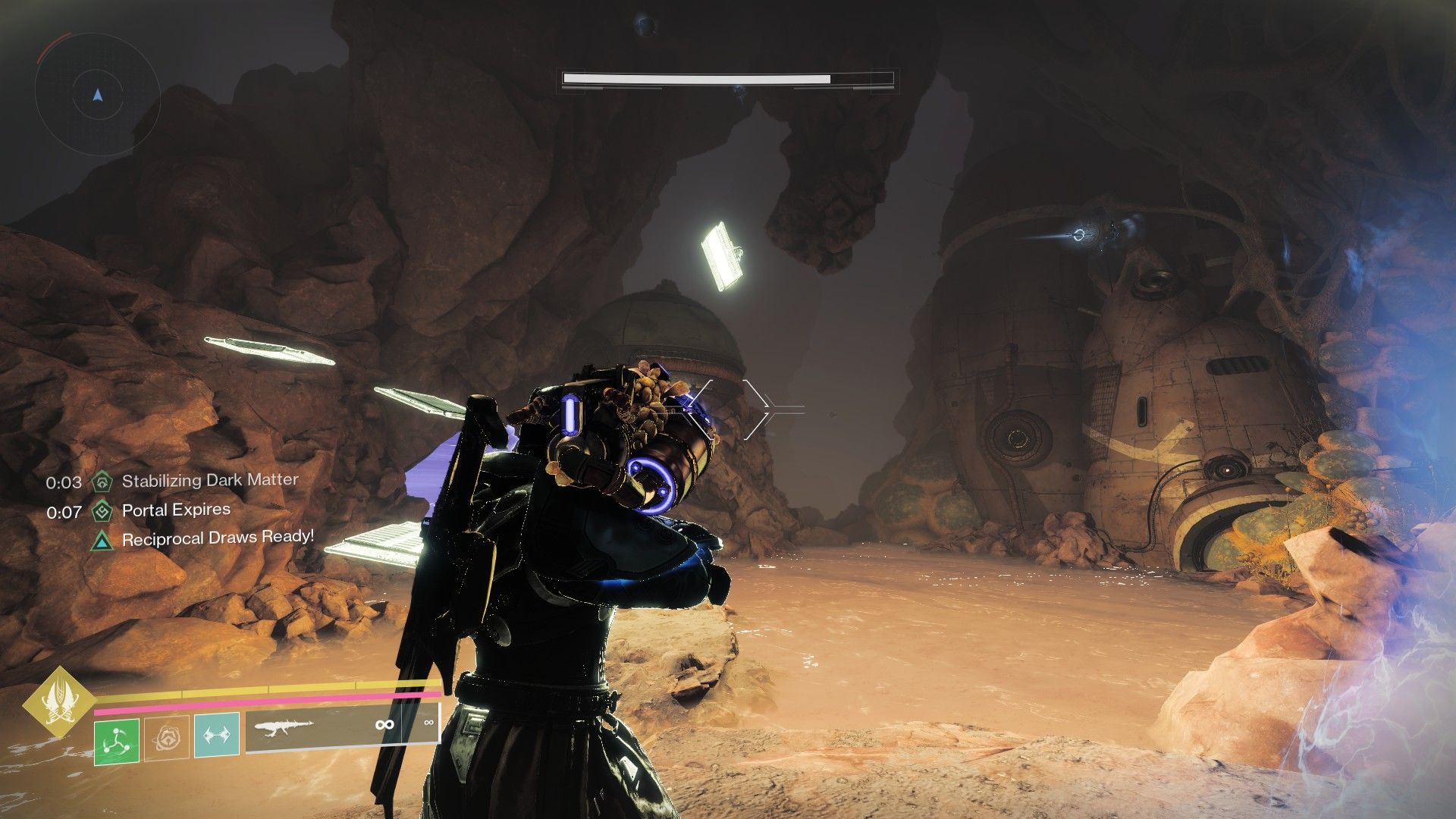Viewport: 1456px width, 819px height.
Task: Expand the 0:07 Portal Expires timer
Action: (62, 510)
